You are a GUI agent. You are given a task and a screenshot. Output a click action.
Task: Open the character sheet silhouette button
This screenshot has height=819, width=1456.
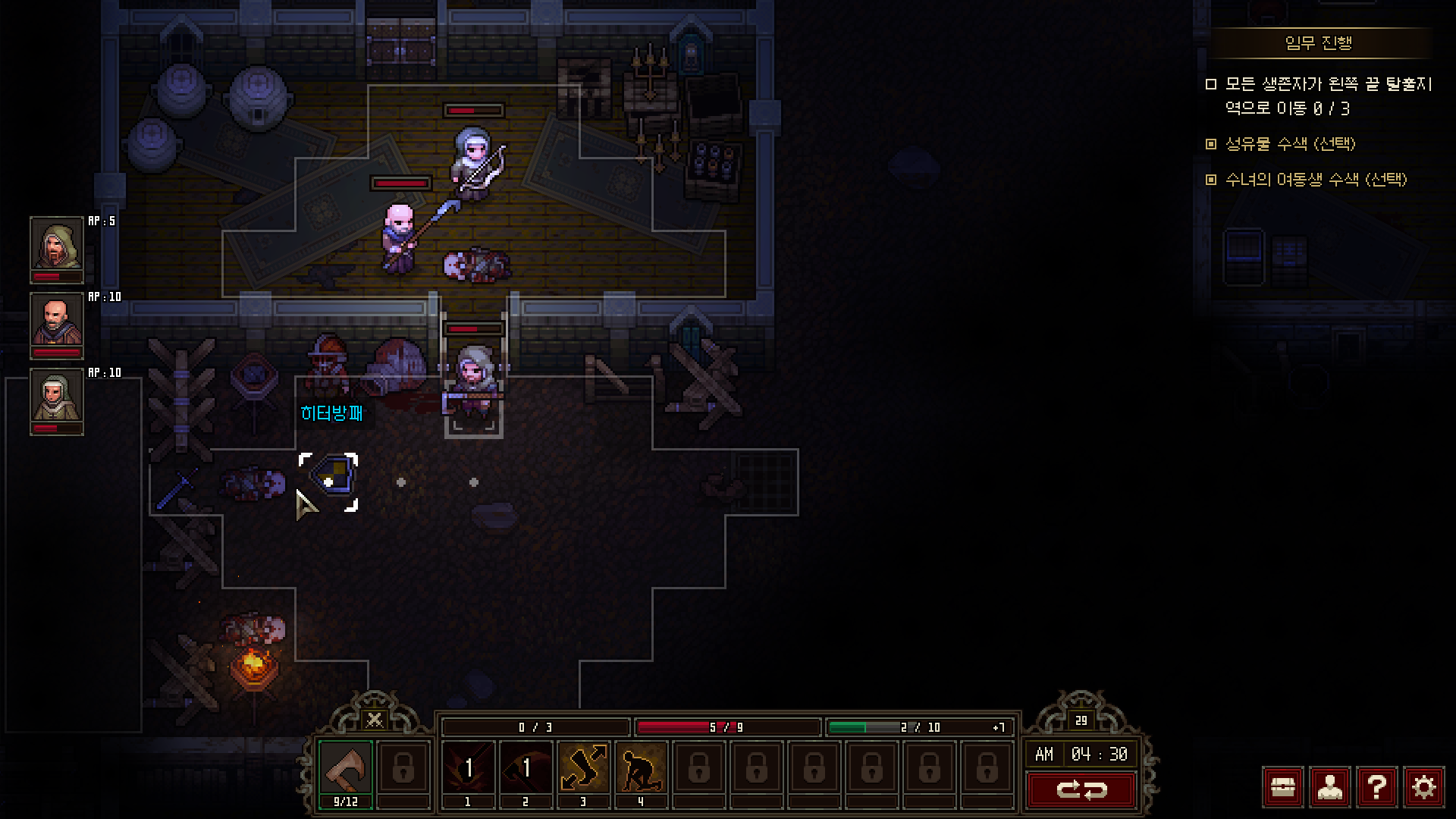tap(1329, 787)
